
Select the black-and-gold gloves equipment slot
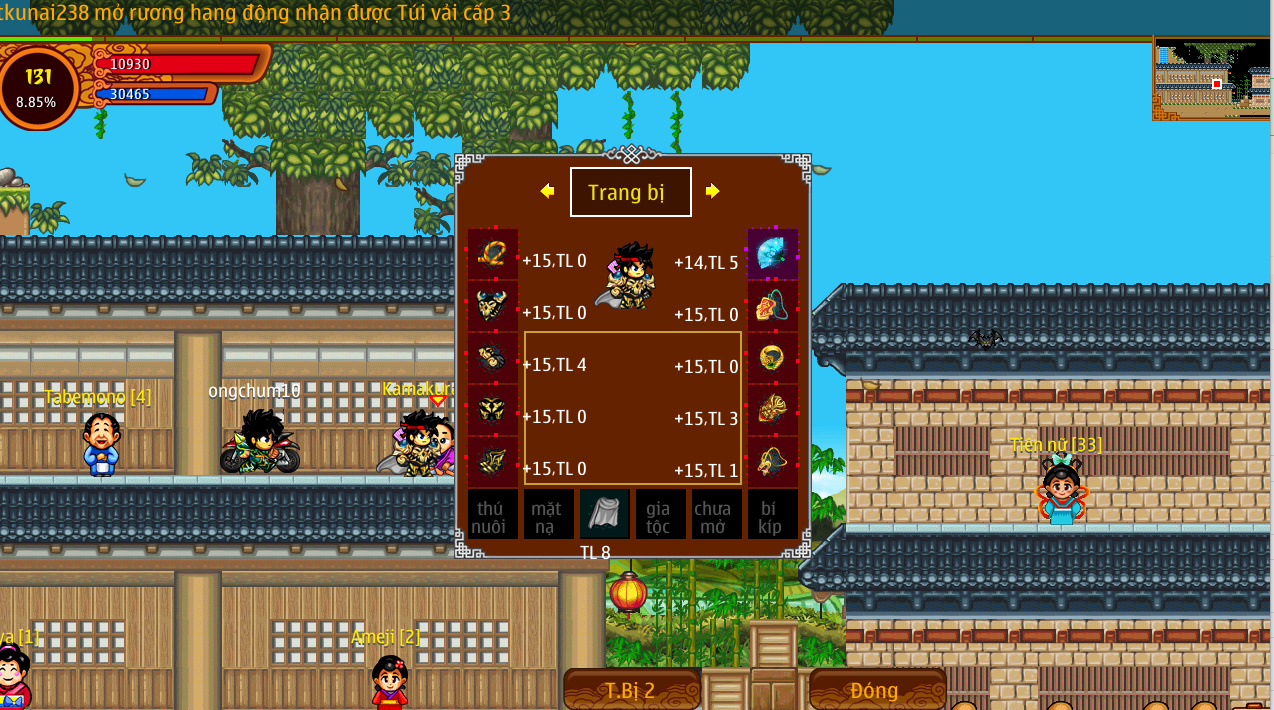tap(493, 358)
